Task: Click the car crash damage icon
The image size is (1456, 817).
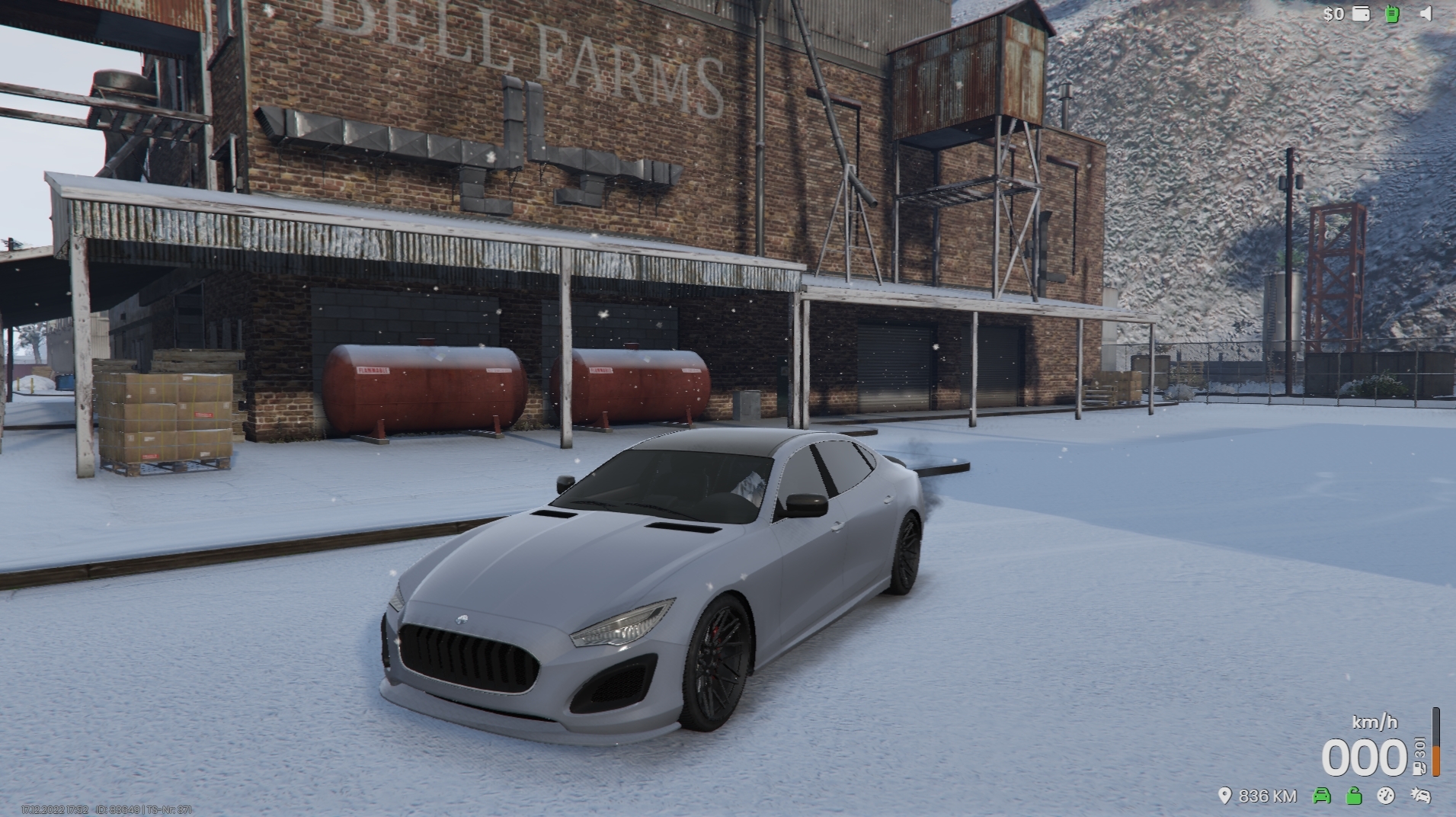Action: [x=1420, y=796]
